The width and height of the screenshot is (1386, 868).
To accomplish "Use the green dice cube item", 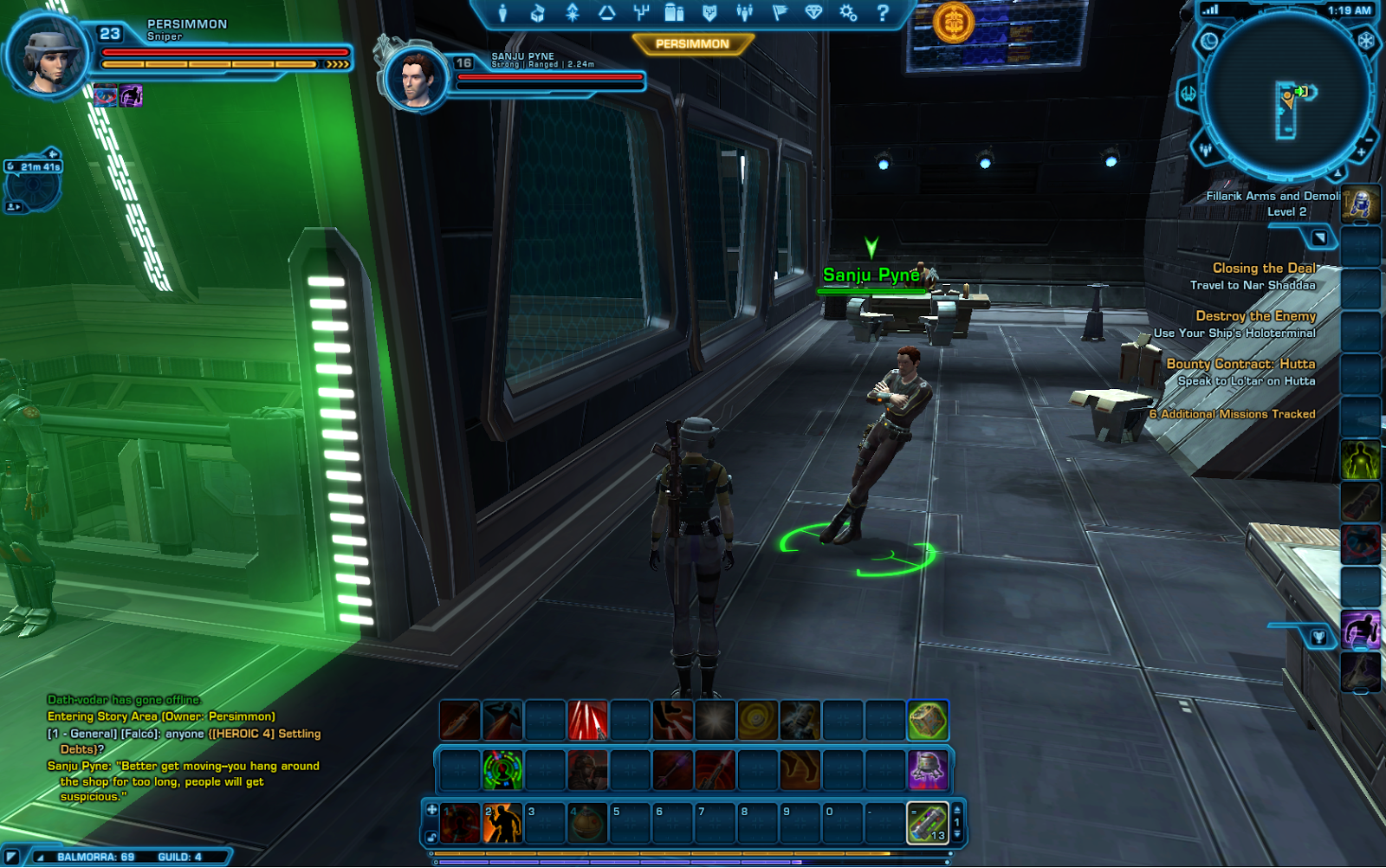I will (x=927, y=721).
